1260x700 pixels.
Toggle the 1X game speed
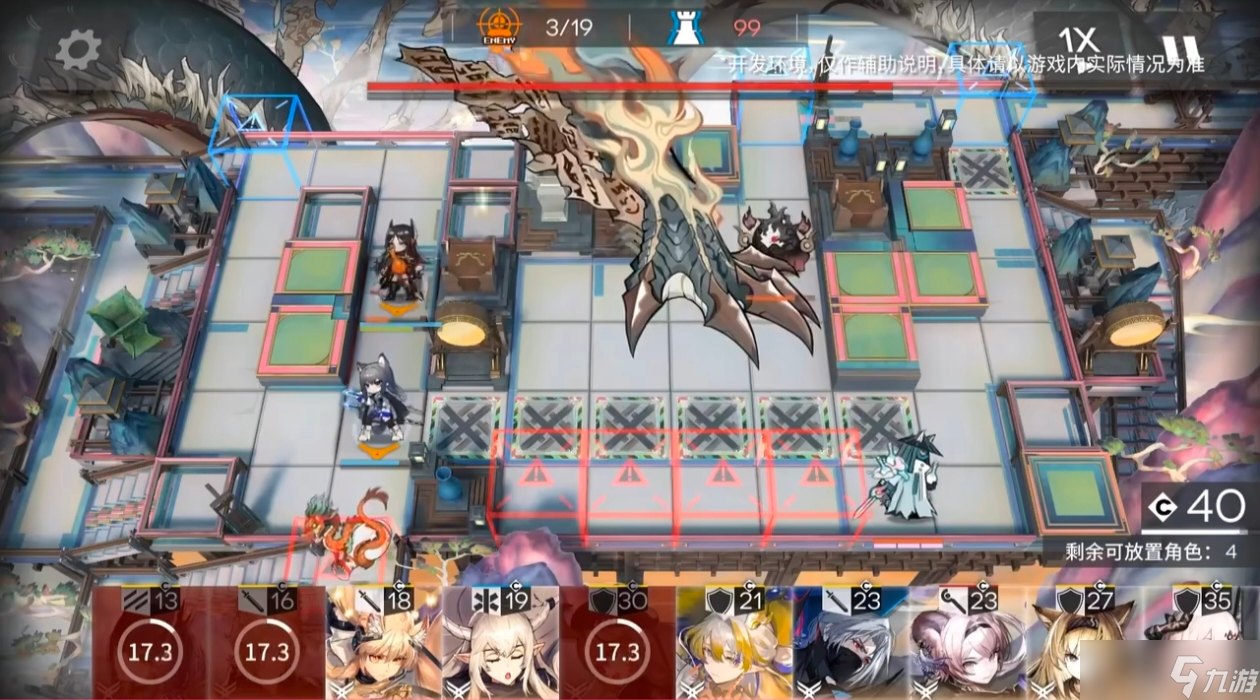(x=1079, y=41)
